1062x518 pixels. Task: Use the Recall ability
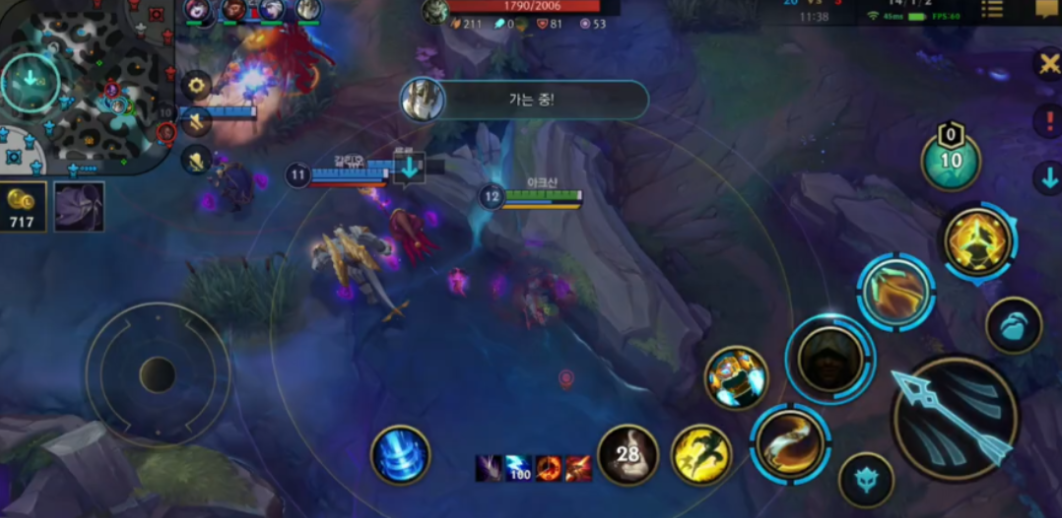[x=400, y=456]
